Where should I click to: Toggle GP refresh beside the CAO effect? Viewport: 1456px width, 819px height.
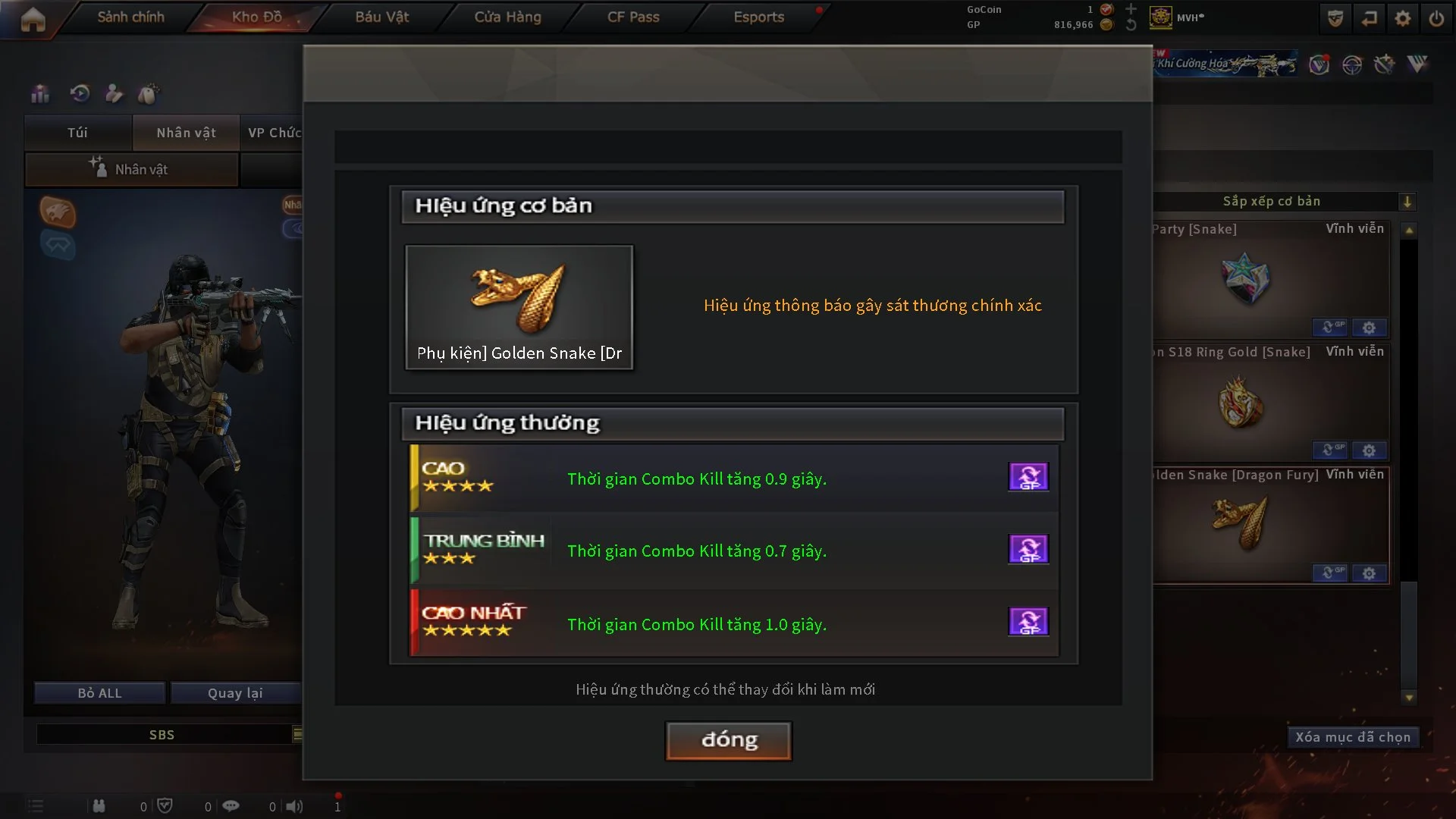tap(1028, 476)
